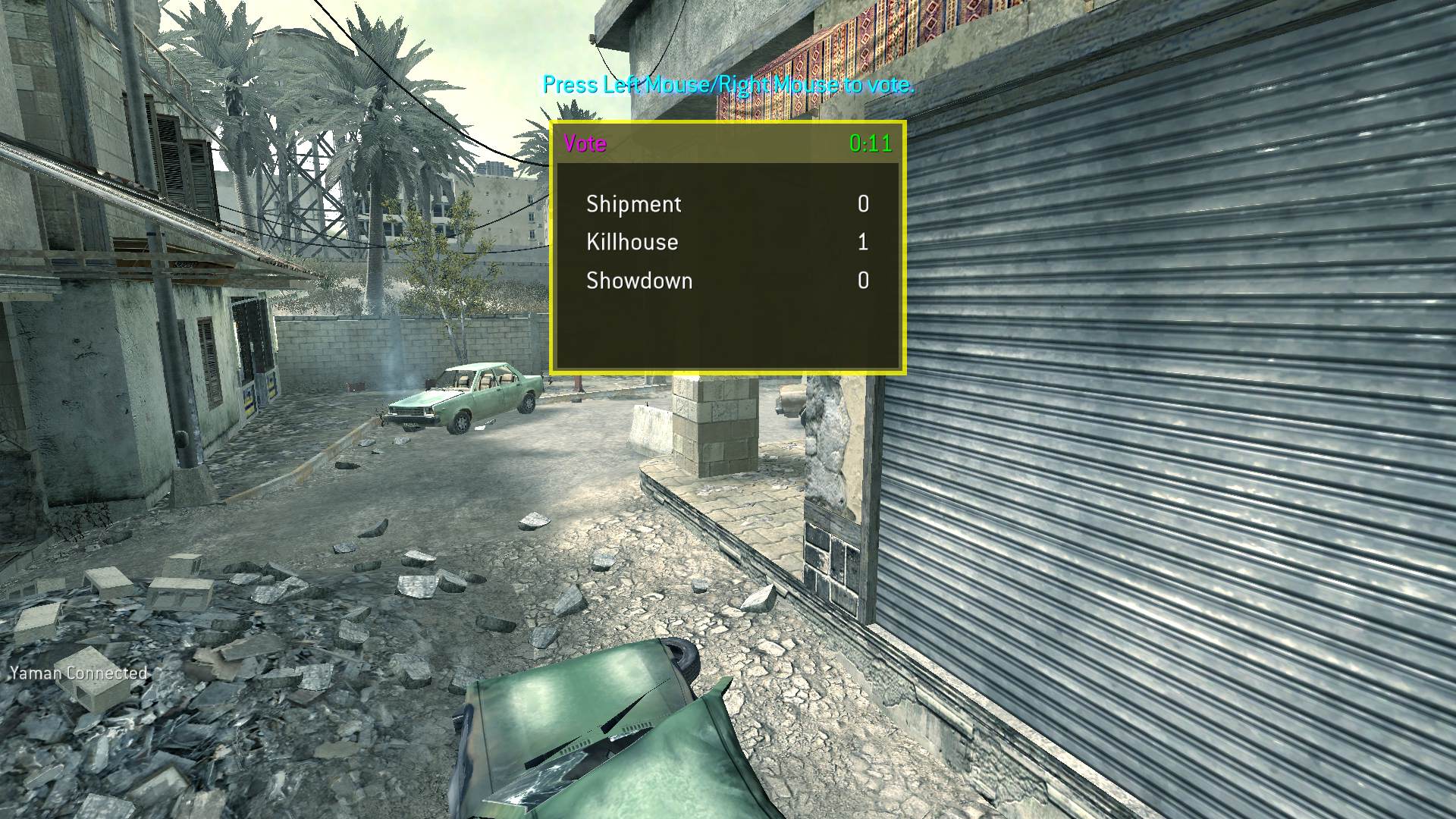1456x819 pixels.
Task: Select the Killhouse map option
Action: (632, 242)
